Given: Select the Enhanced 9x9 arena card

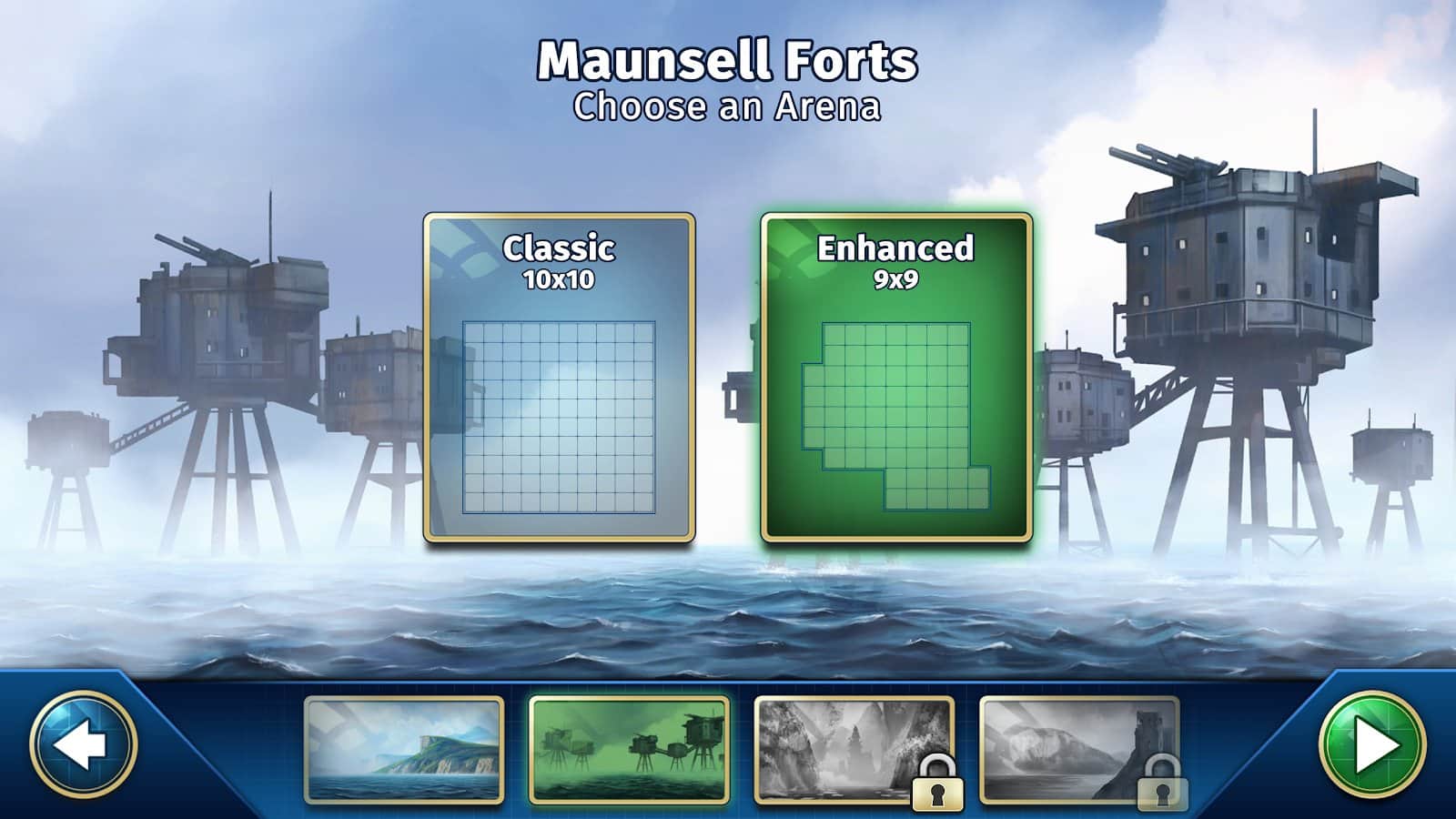Looking at the screenshot, I should coord(896,378).
